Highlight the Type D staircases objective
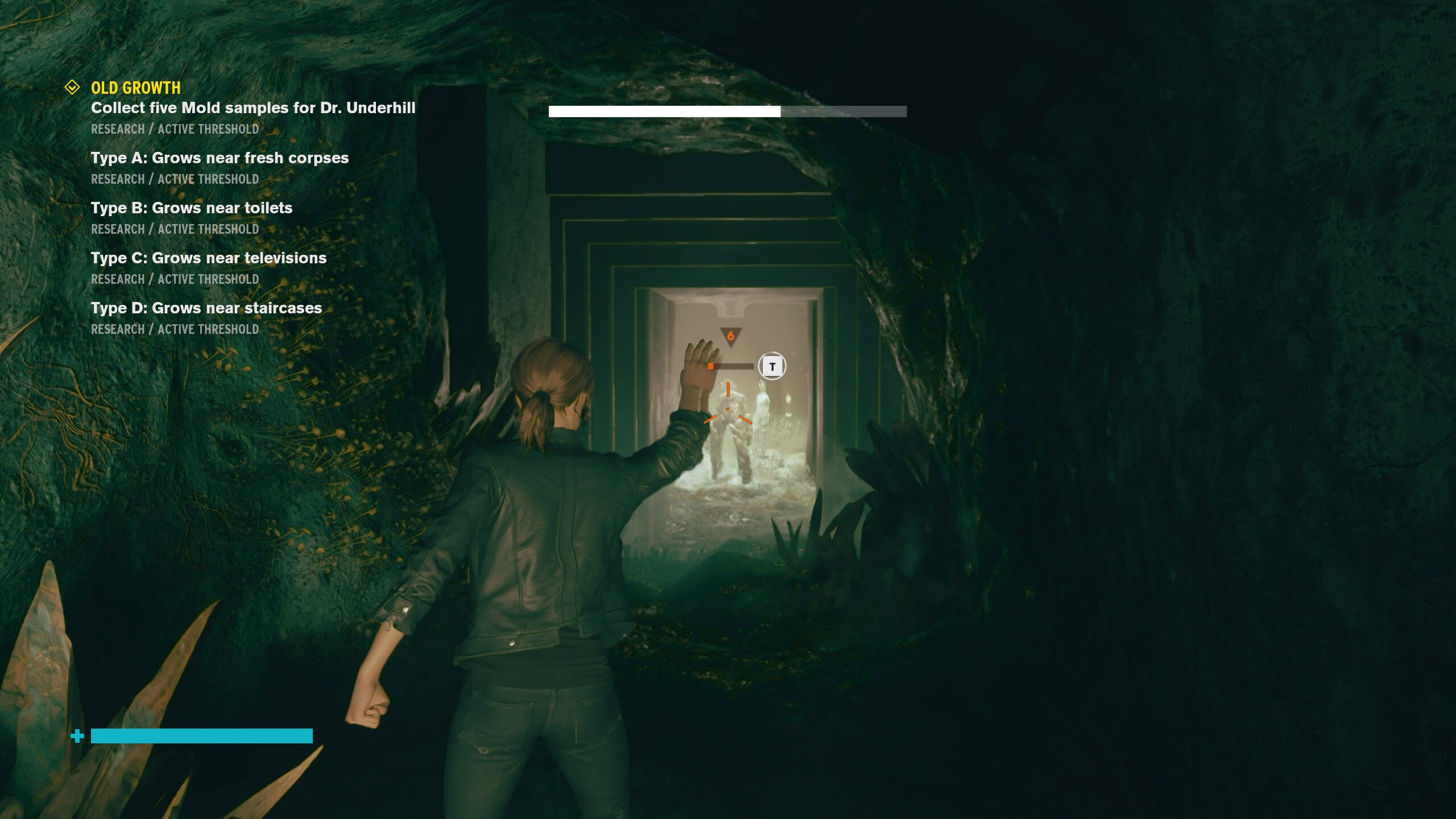 [x=206, y=308]
